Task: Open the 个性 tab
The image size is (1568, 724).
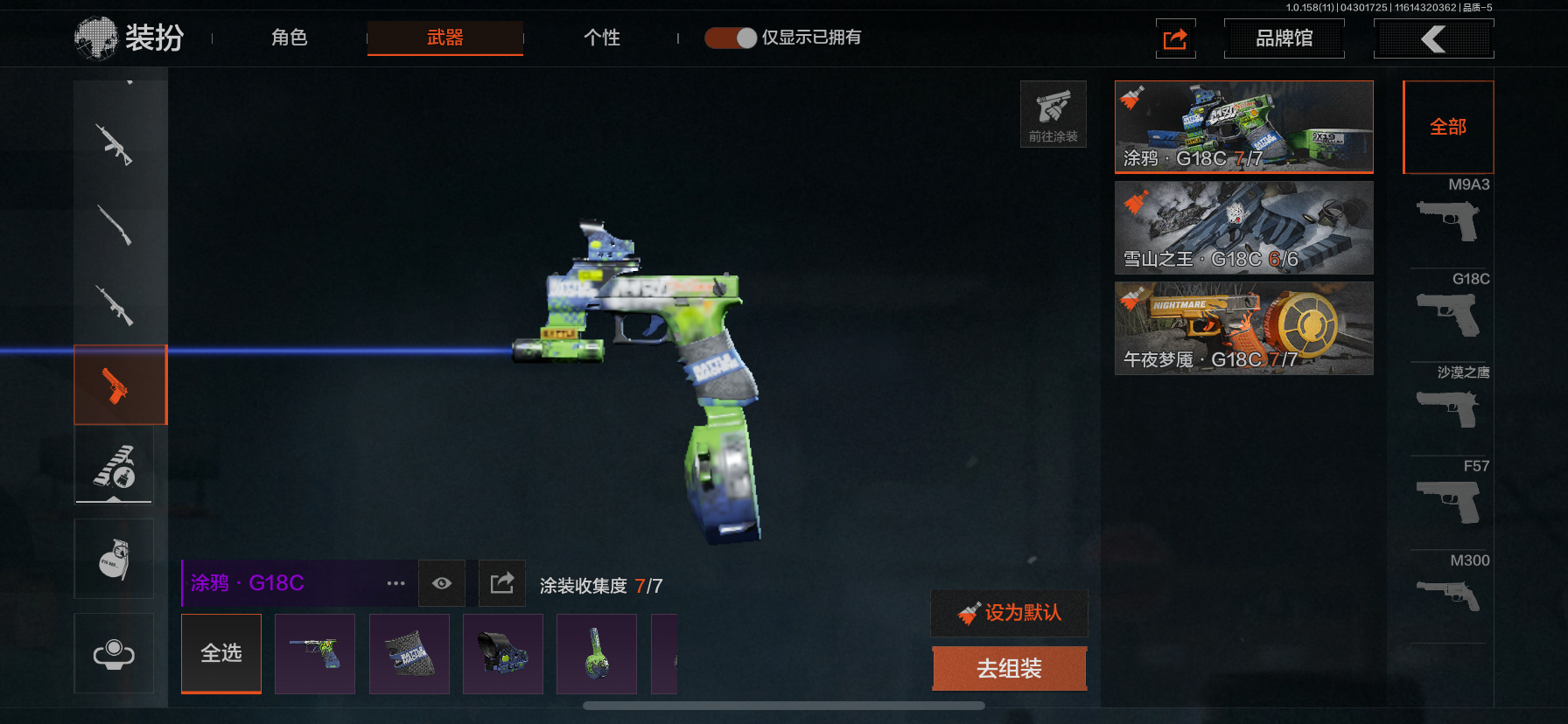Action: point(602,38)
